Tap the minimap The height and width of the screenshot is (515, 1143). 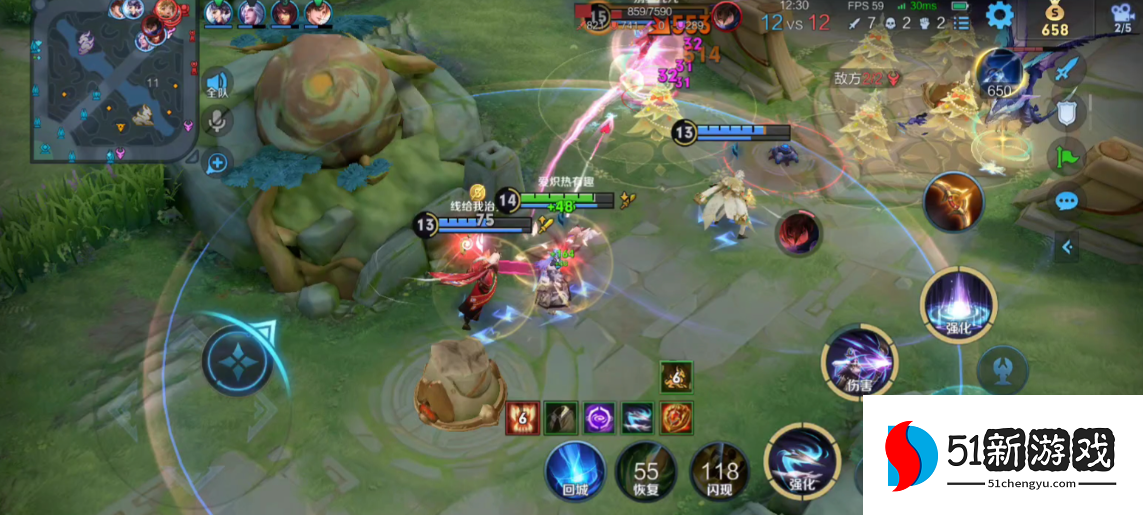click(x=114, y=82)
